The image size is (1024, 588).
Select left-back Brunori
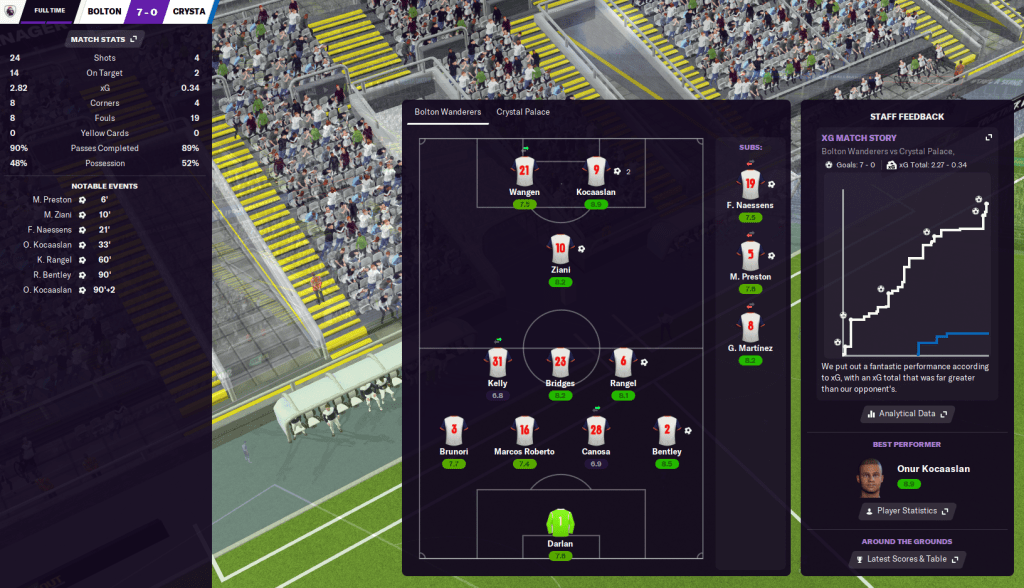[453, 431]
